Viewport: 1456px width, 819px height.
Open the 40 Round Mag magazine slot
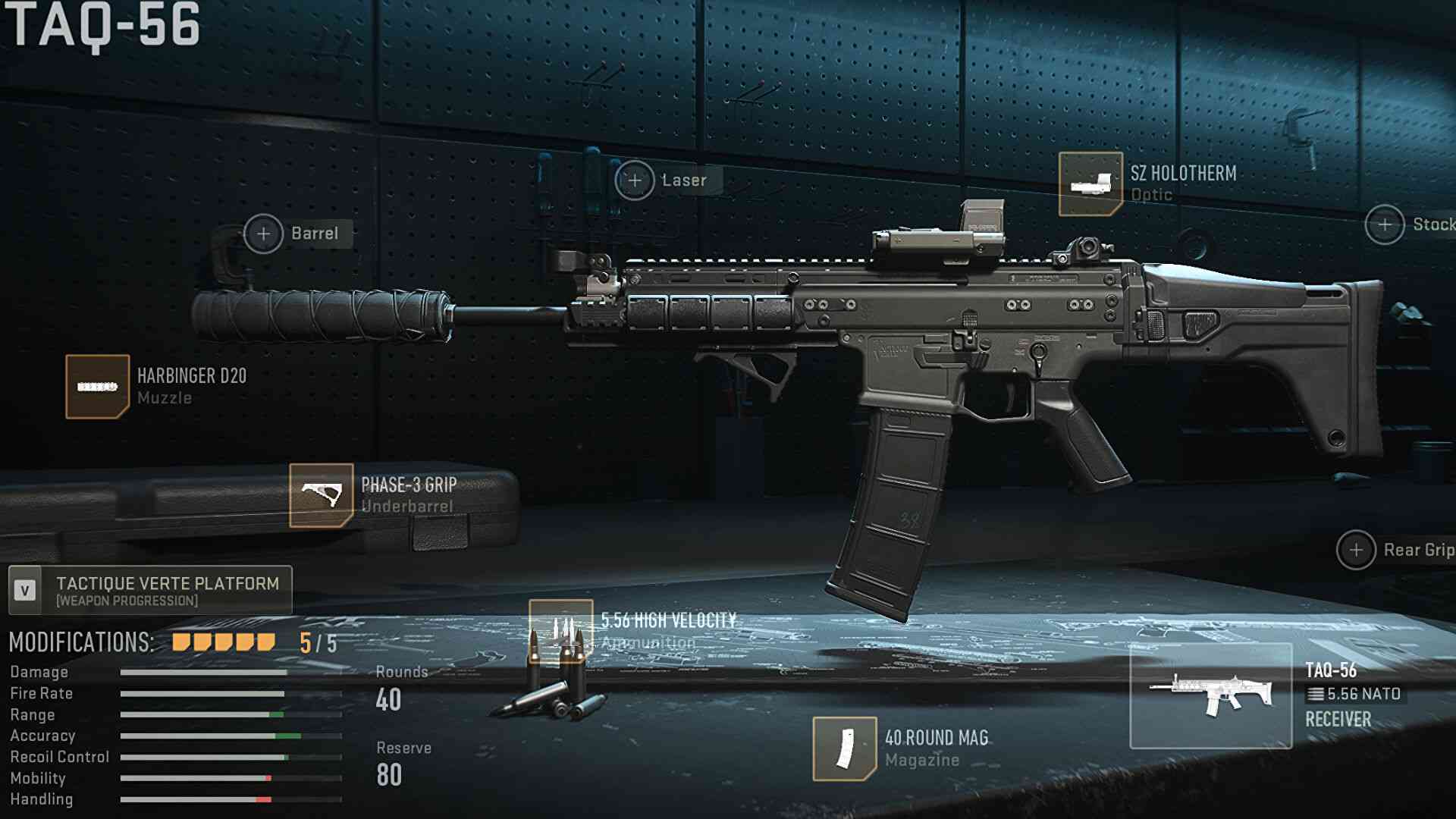pyautogui.click(x=844, y=748)
